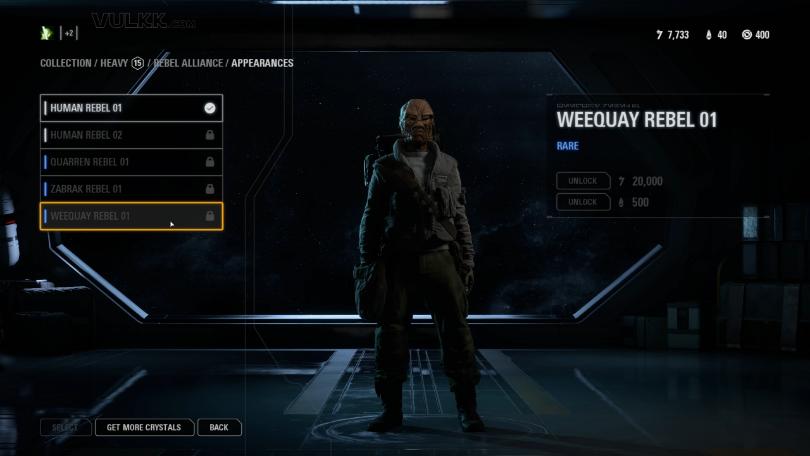Unlock the appearance for 500 crystals

(x=583, y=202)
